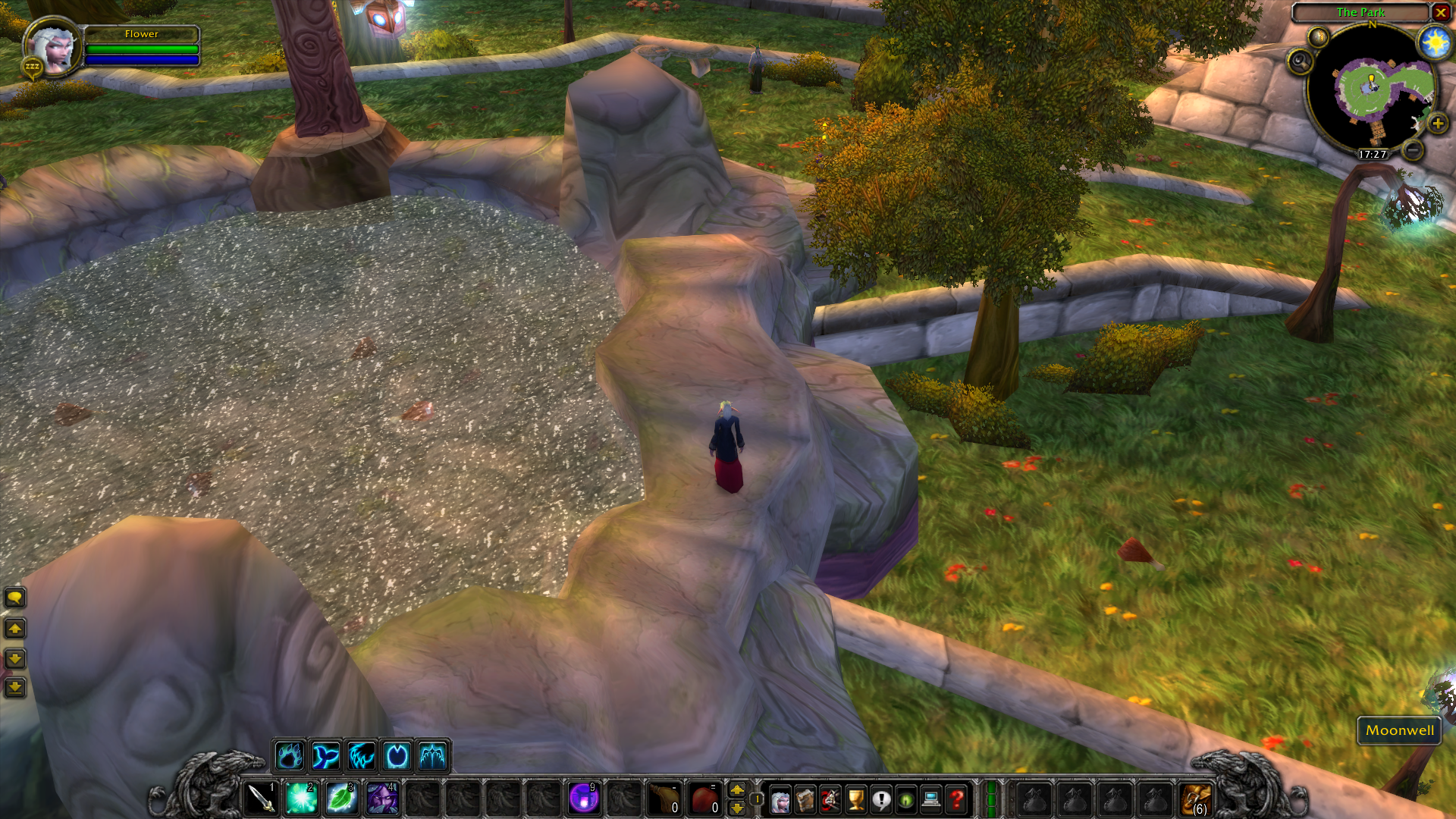Cast the green starburst spell in slot 2
This screenshot has height=819, width=1456.
coord(301,799)
